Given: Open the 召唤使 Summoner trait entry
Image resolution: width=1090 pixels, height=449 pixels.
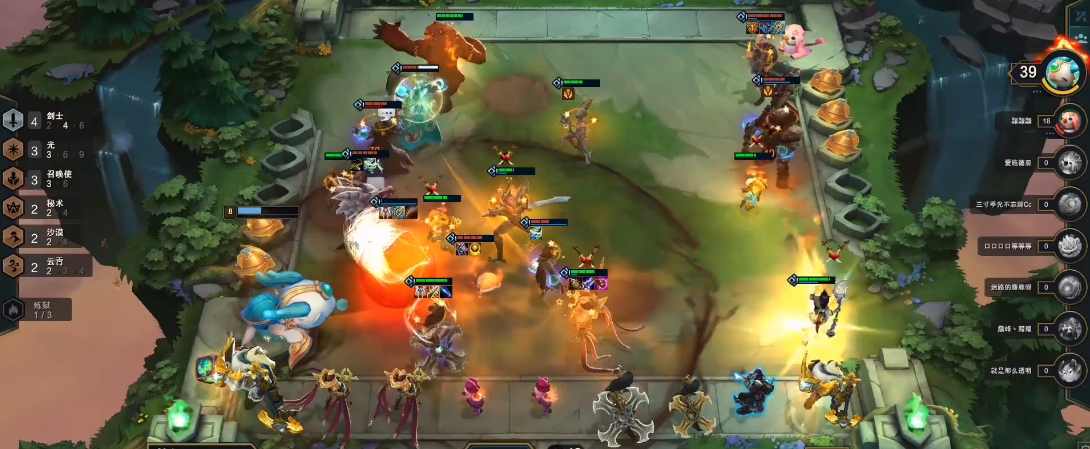Looking at the screenshot, I should (x=45, y=179).
